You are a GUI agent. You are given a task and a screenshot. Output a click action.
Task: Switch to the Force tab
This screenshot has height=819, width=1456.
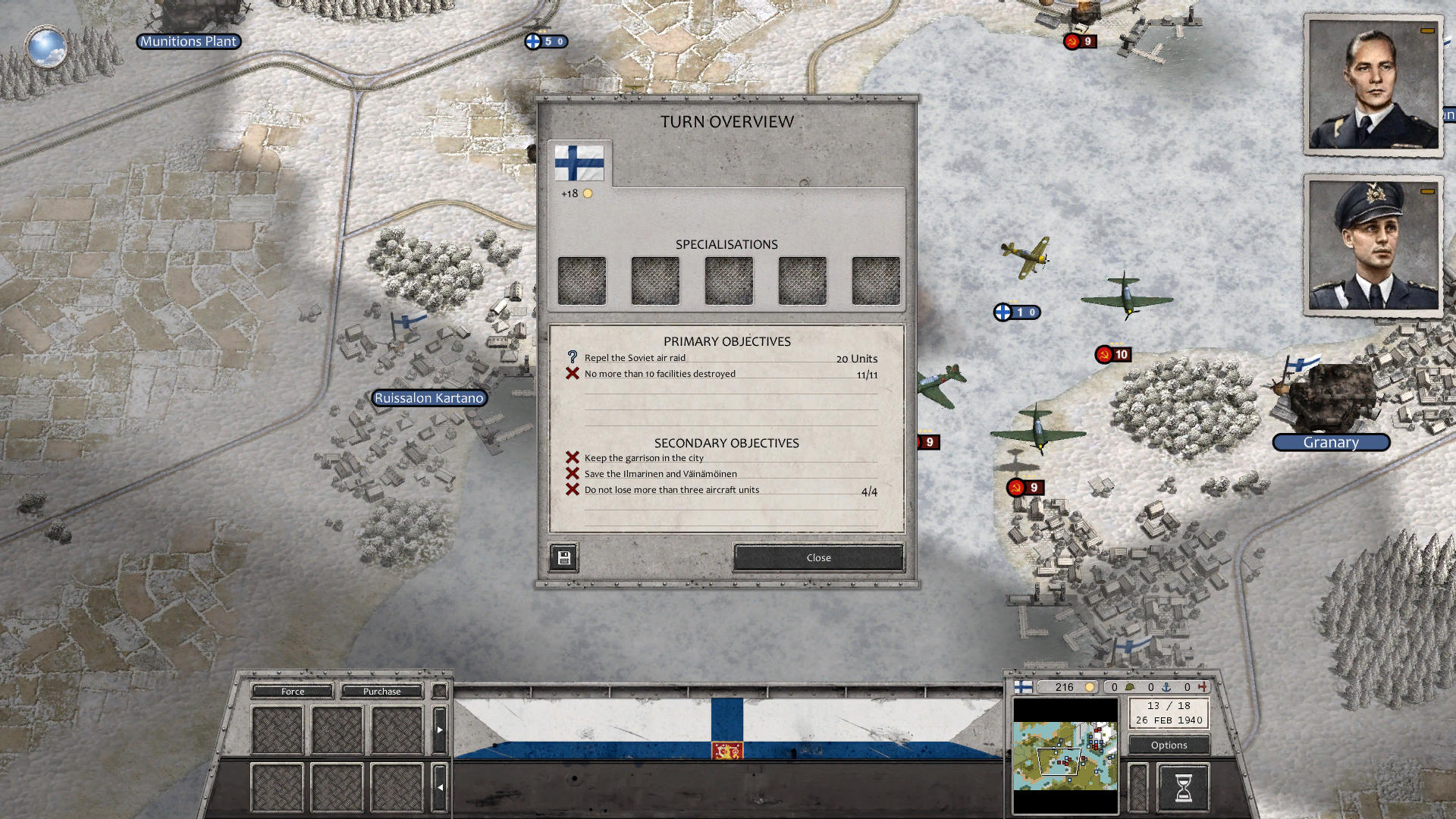291,691
